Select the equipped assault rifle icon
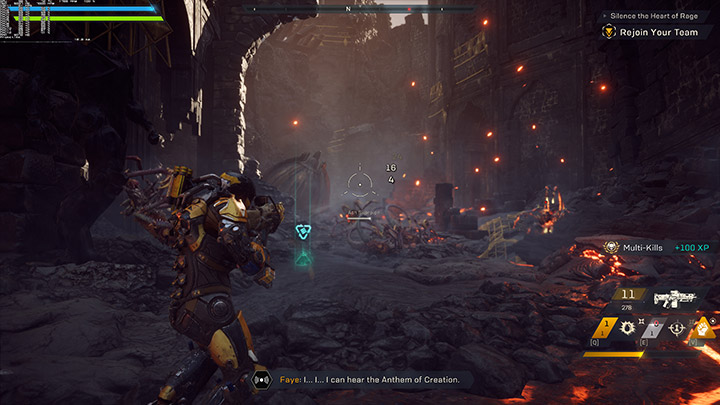The width and height of the screenshot is (720, 405). tap(675, 298)
